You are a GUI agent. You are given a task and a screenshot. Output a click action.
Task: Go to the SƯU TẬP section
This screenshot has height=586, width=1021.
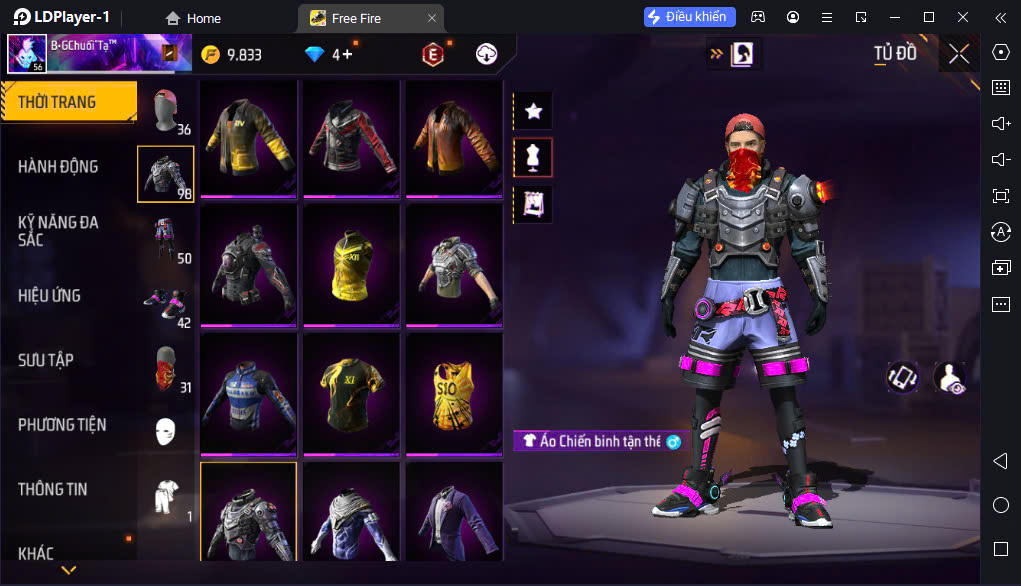(x=46, y=360)
